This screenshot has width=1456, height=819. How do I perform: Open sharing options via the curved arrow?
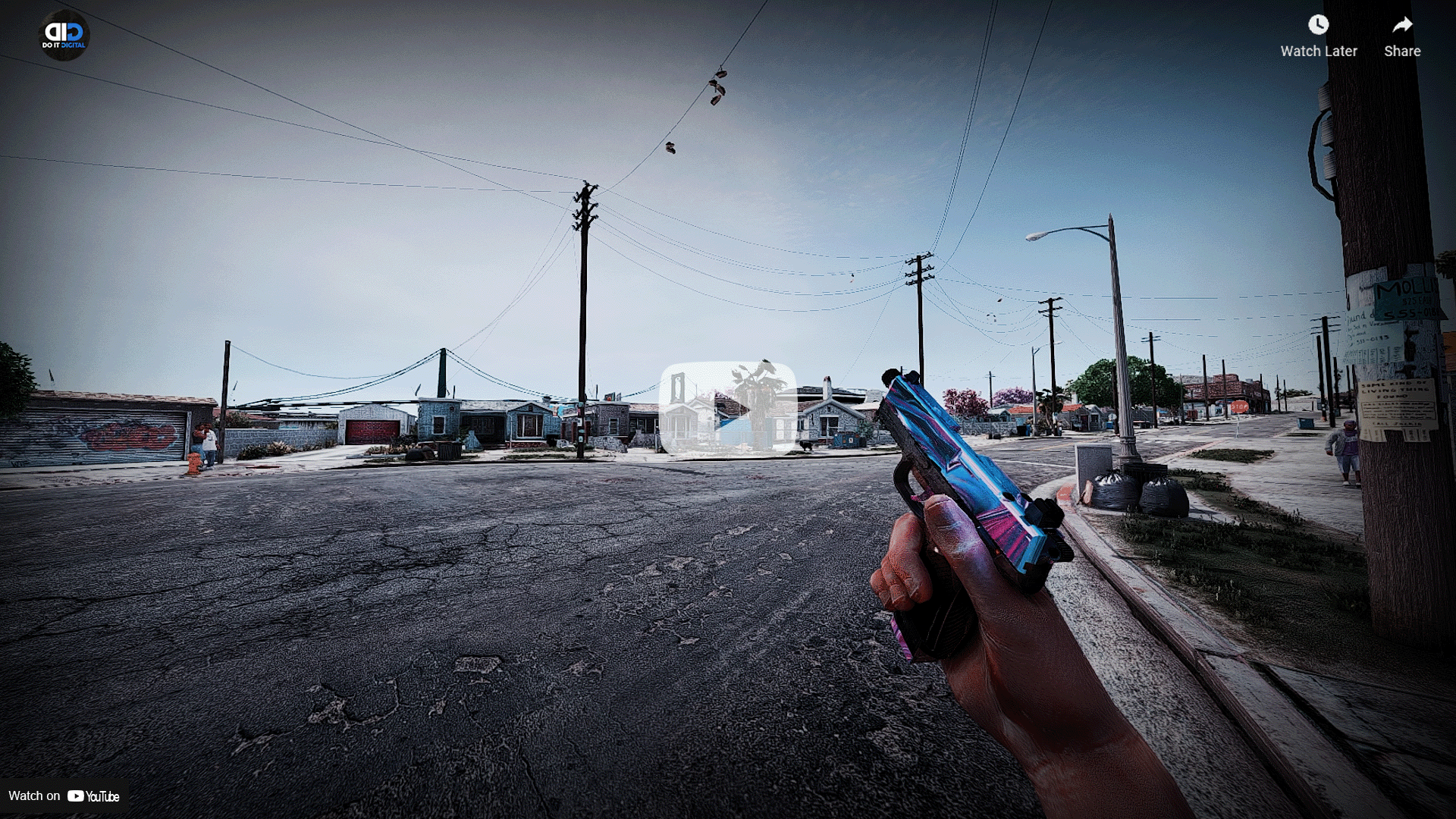(1401, 25)
